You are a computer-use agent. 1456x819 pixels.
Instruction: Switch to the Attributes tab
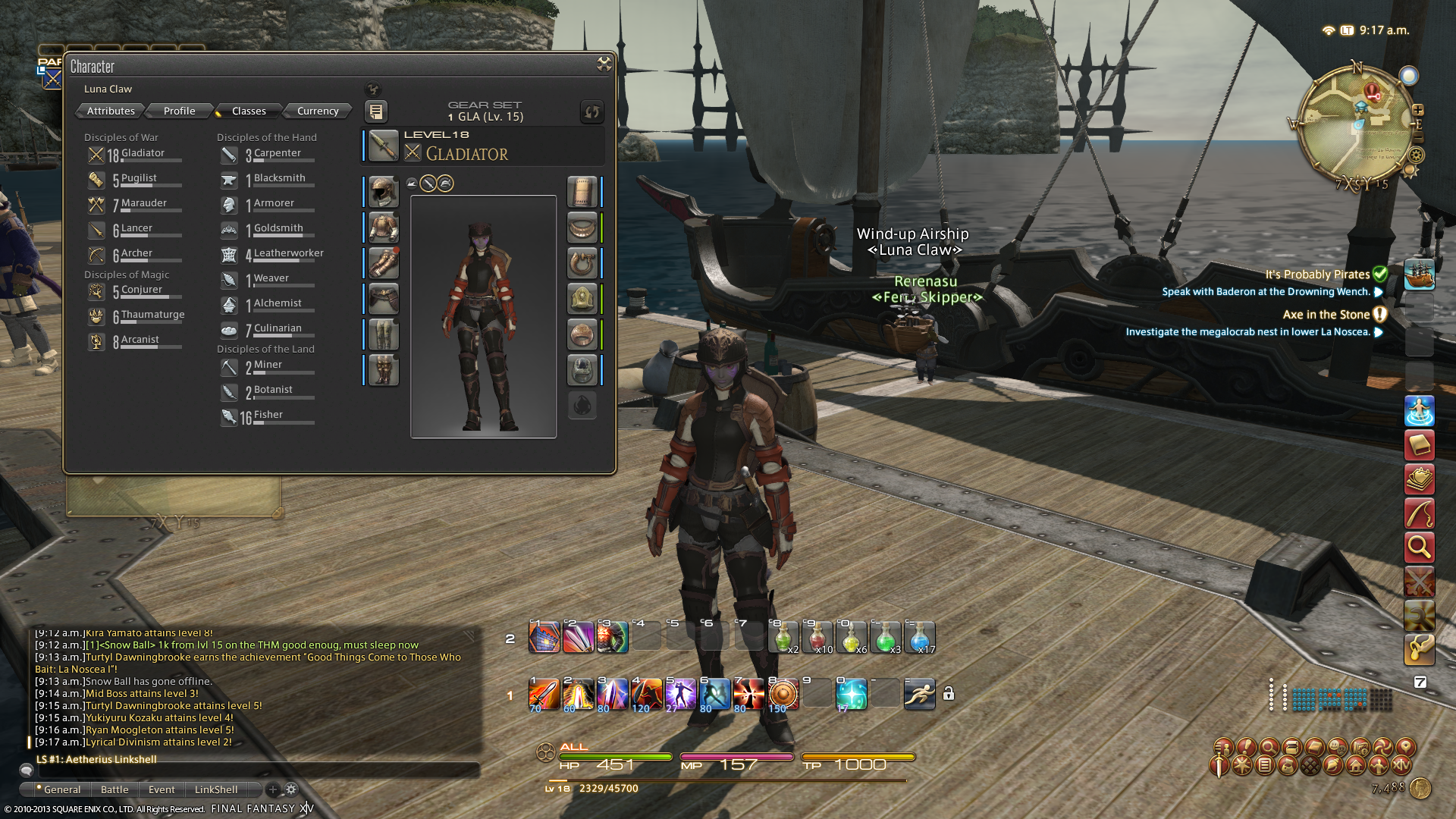pos(111,111)
